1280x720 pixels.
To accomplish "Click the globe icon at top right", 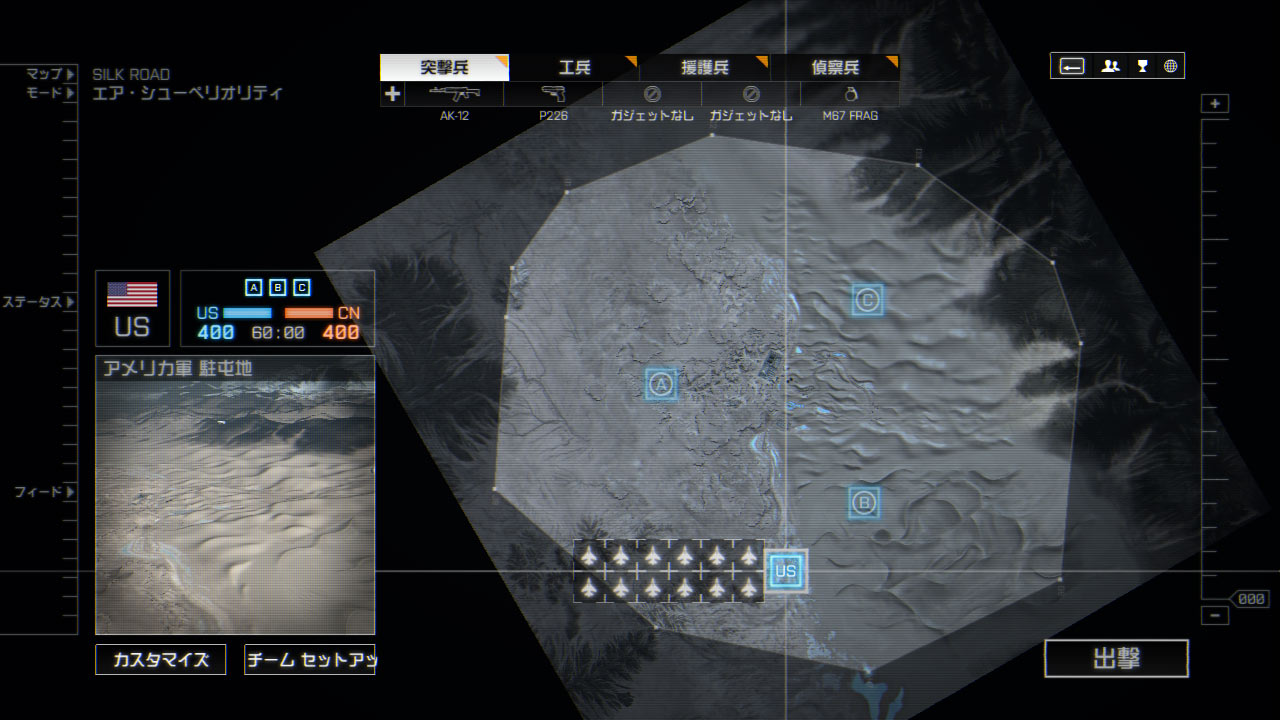I will click(x=1170, y=66).
